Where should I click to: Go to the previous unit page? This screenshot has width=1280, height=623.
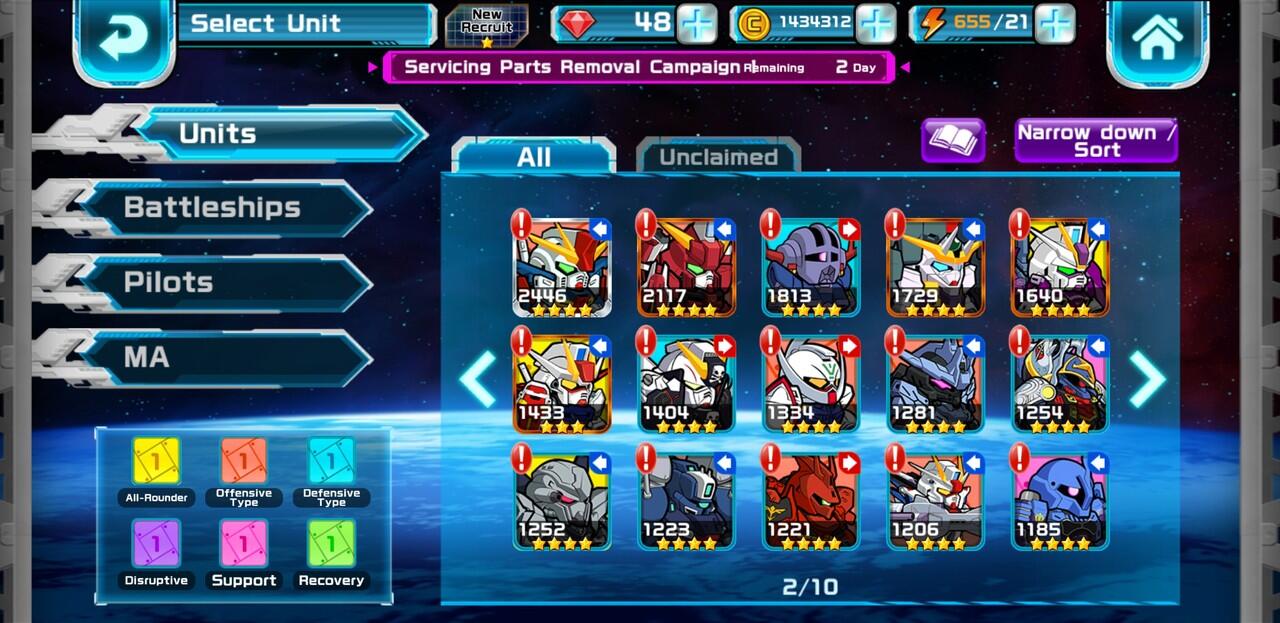pyautogui.click(x=478, y=379)
